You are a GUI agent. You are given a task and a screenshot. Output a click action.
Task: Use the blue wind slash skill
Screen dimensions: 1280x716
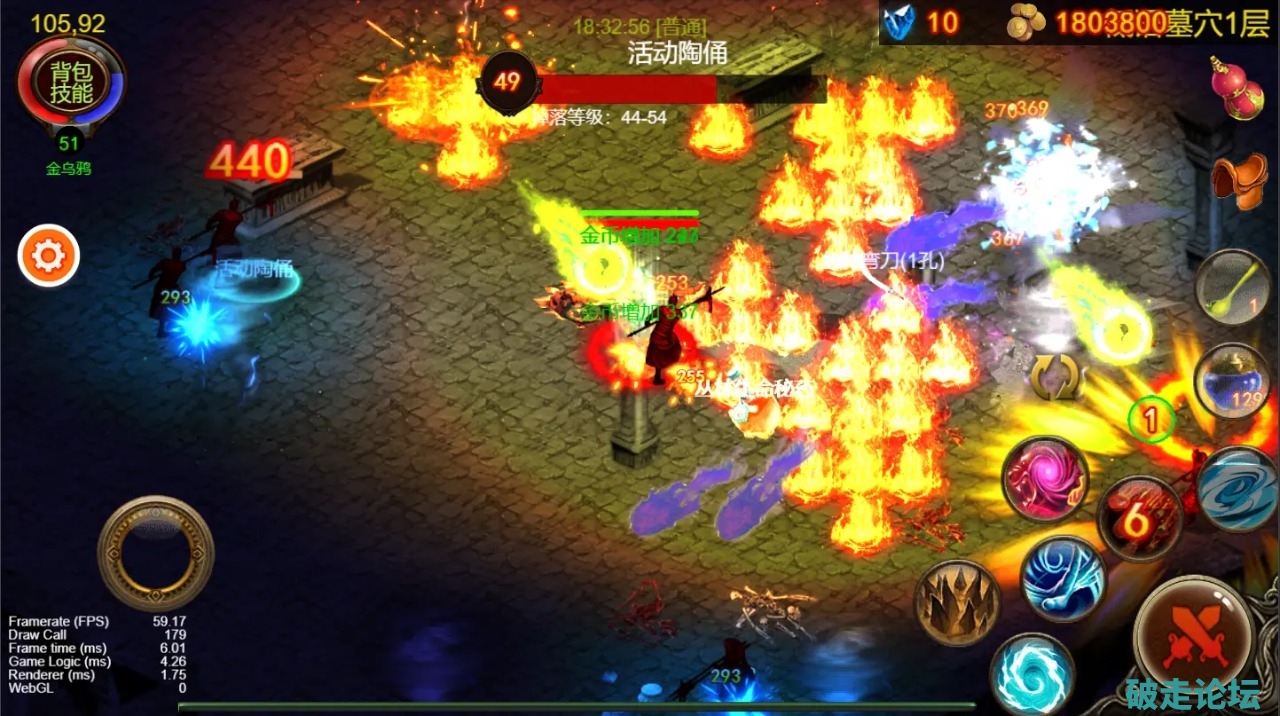(1063, 577)
